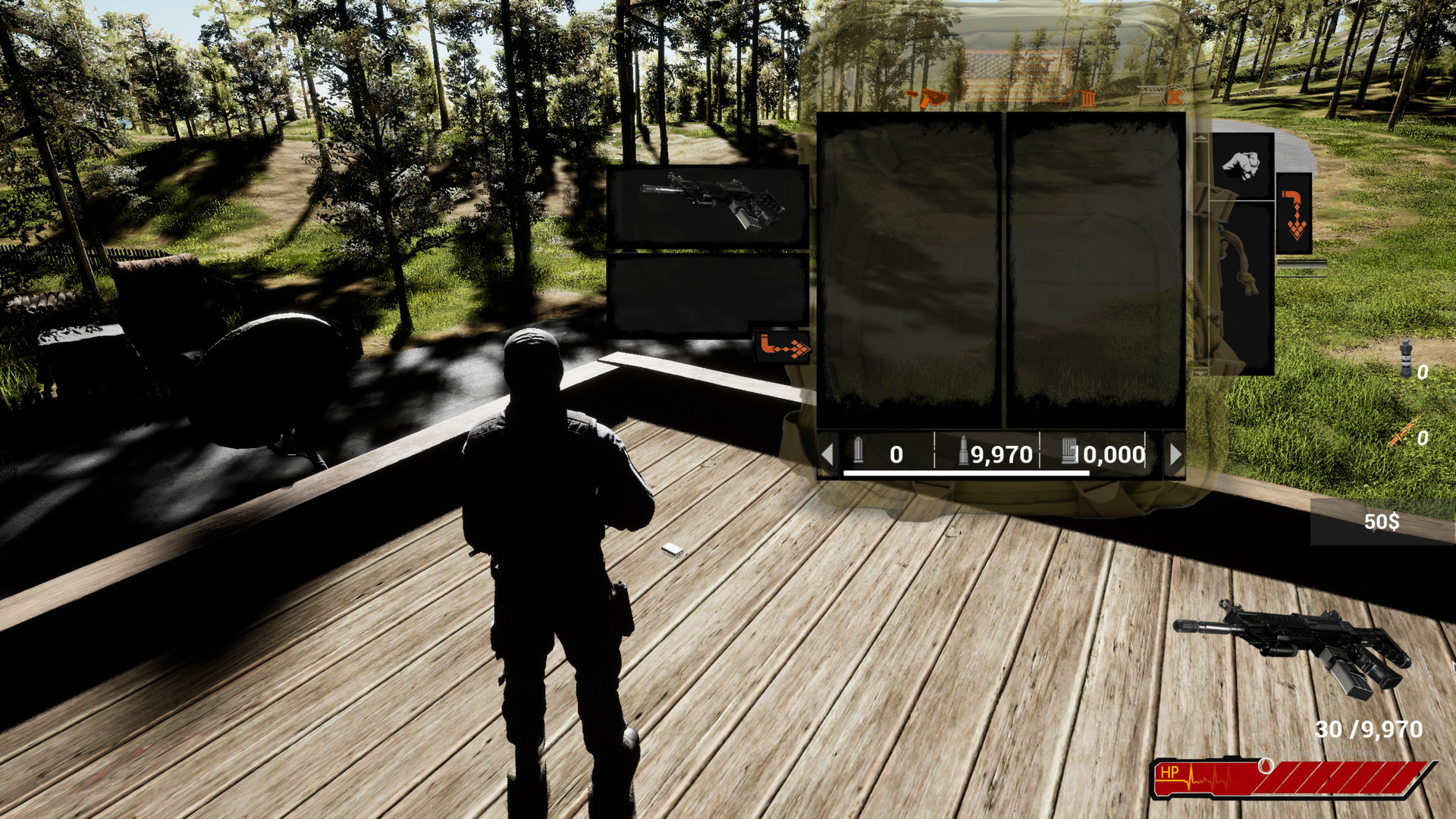Expand the upward chevron above the equipment panel
Viewport: 1456px width, 819px height.
pos(1200,136)
